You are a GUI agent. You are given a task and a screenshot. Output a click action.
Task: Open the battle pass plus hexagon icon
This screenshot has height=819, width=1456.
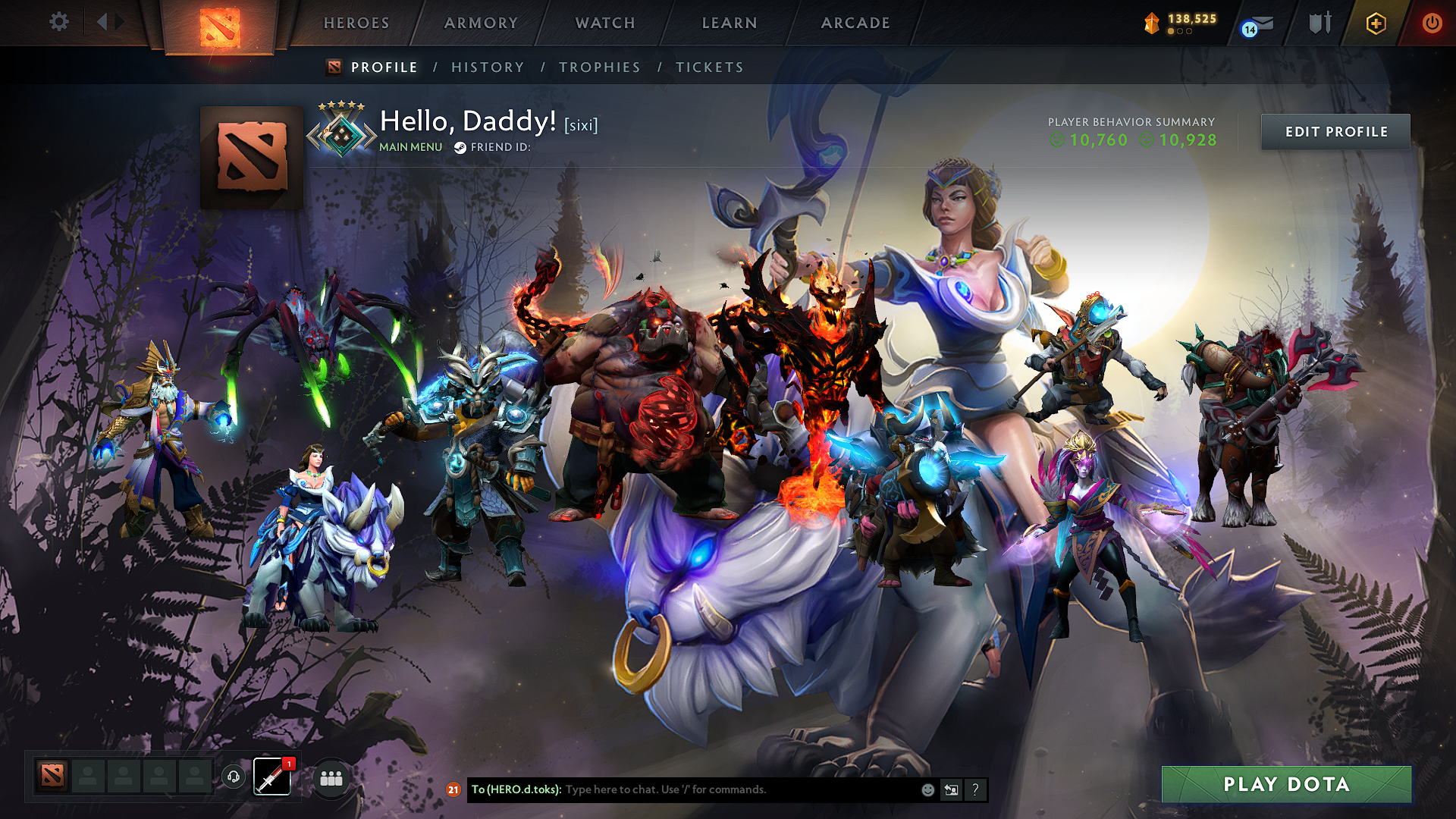(1376, 23)
